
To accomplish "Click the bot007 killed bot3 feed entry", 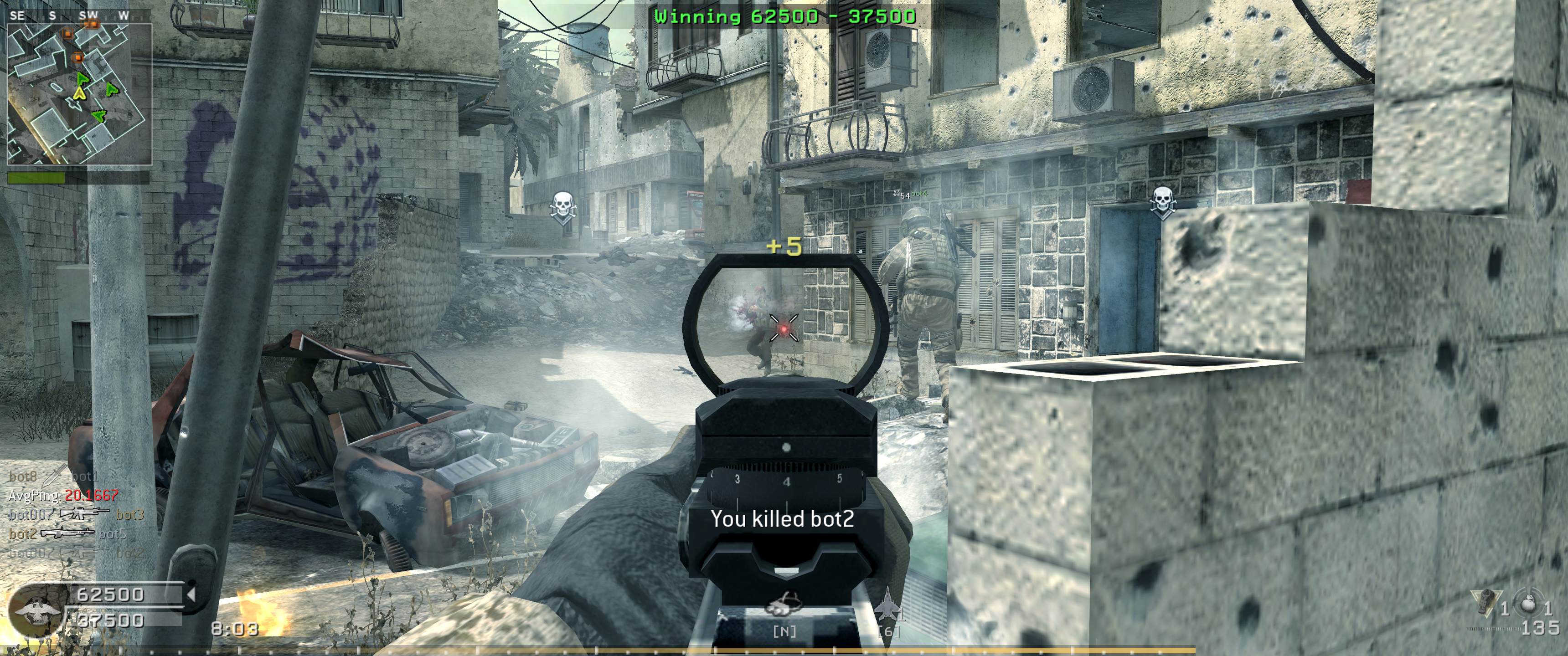I will (x=76, y=515).
